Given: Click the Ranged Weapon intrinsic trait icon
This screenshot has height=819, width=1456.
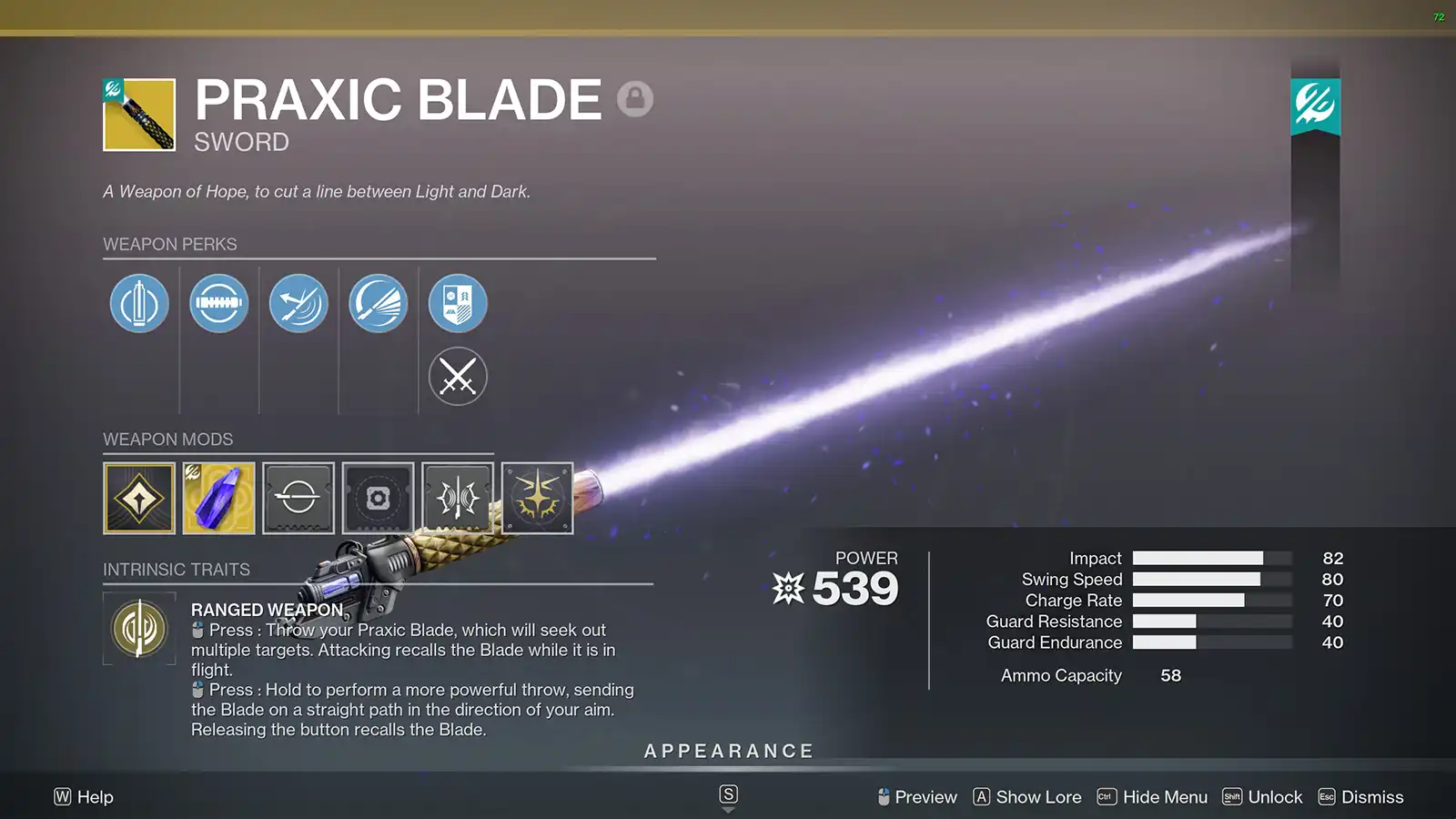Looking at the screenshot, I should [138, 629].
